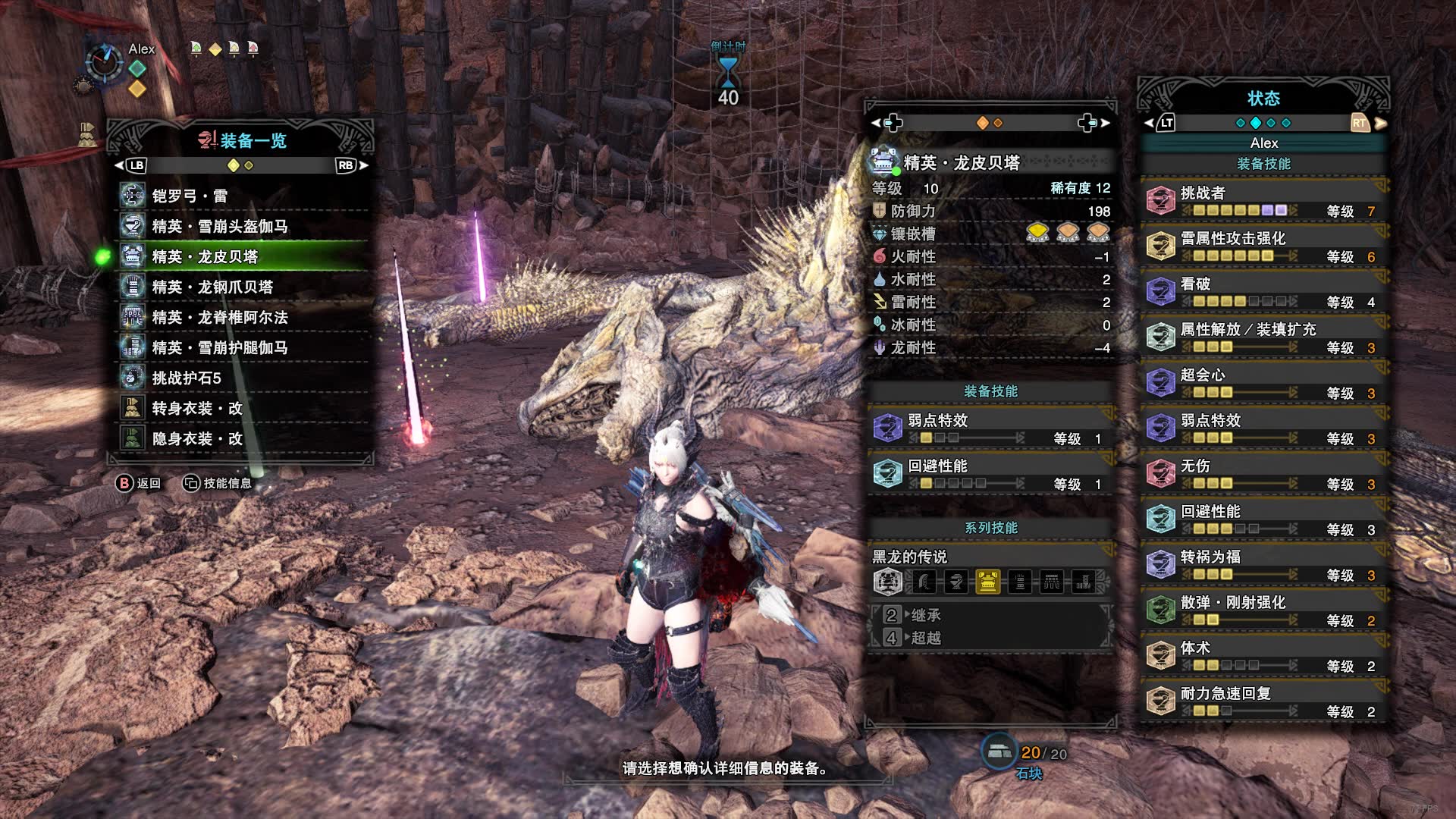The width and height of the screenshot is (1456, 819).
Task: Select the 转祸为福 skill row
Action: pos(1263,565)
